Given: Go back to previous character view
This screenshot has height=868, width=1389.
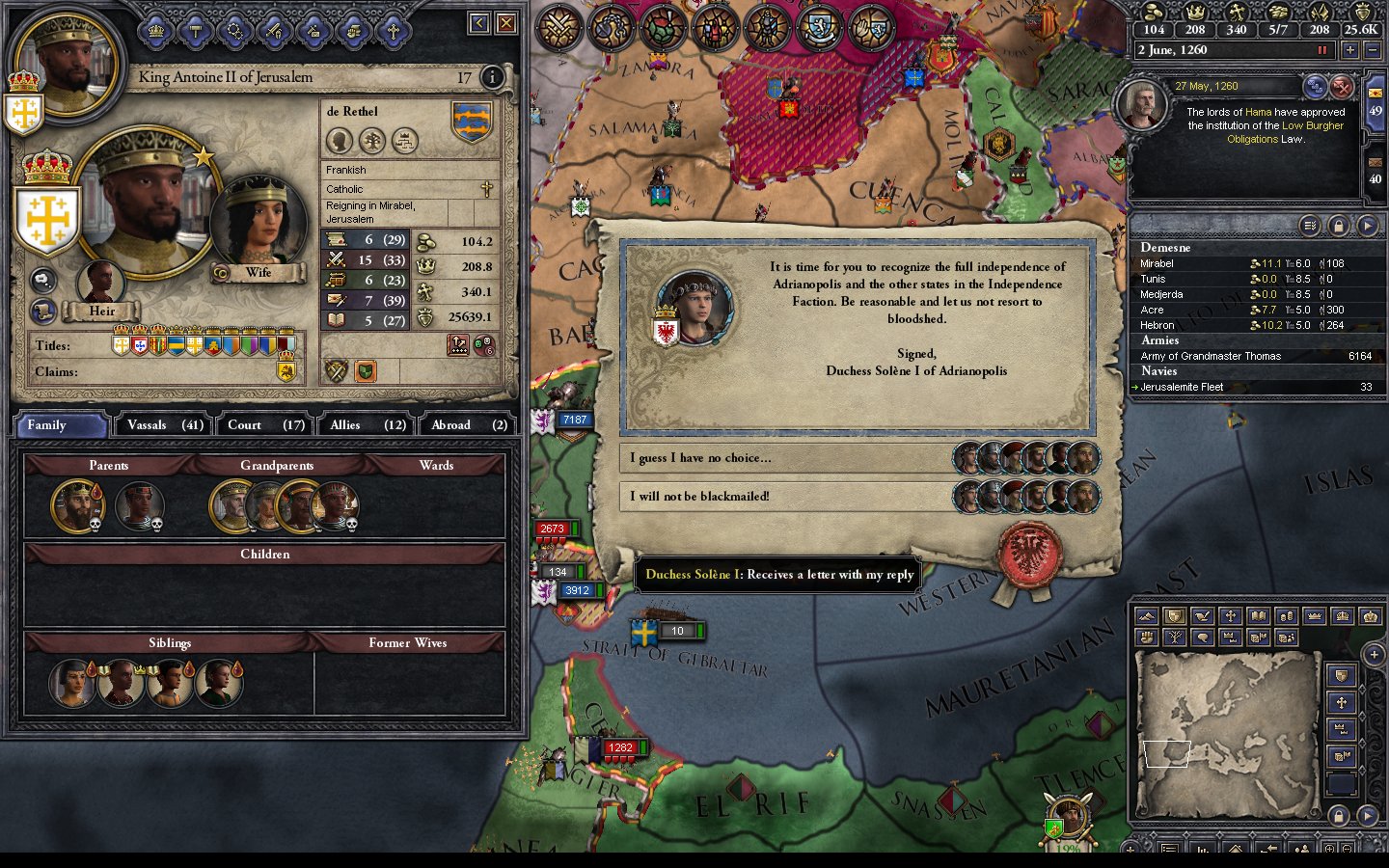Looking at the screenshot, I should coord(479,23).
